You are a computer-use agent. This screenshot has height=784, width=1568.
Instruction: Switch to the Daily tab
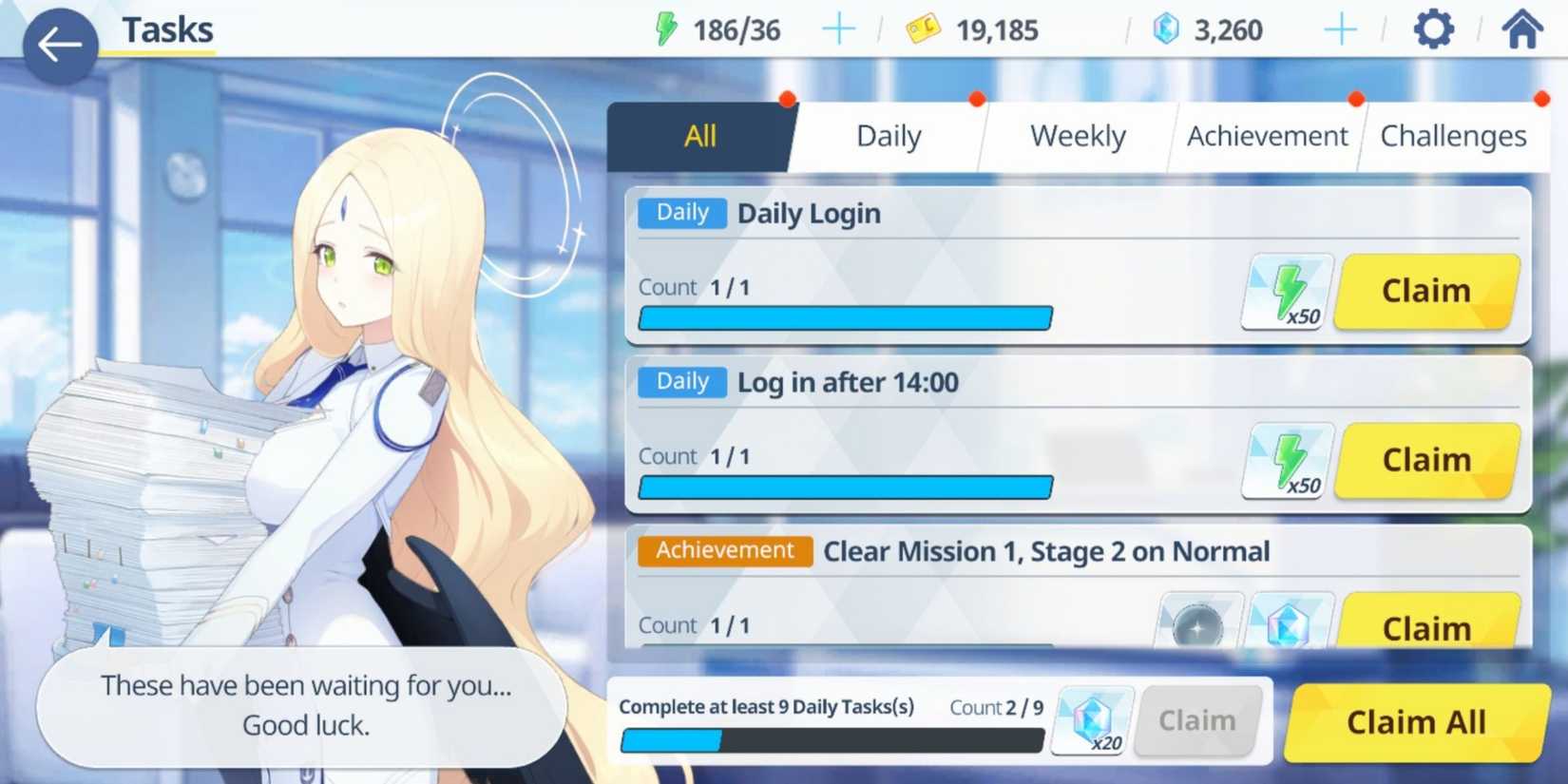click(x=888, y=136)
